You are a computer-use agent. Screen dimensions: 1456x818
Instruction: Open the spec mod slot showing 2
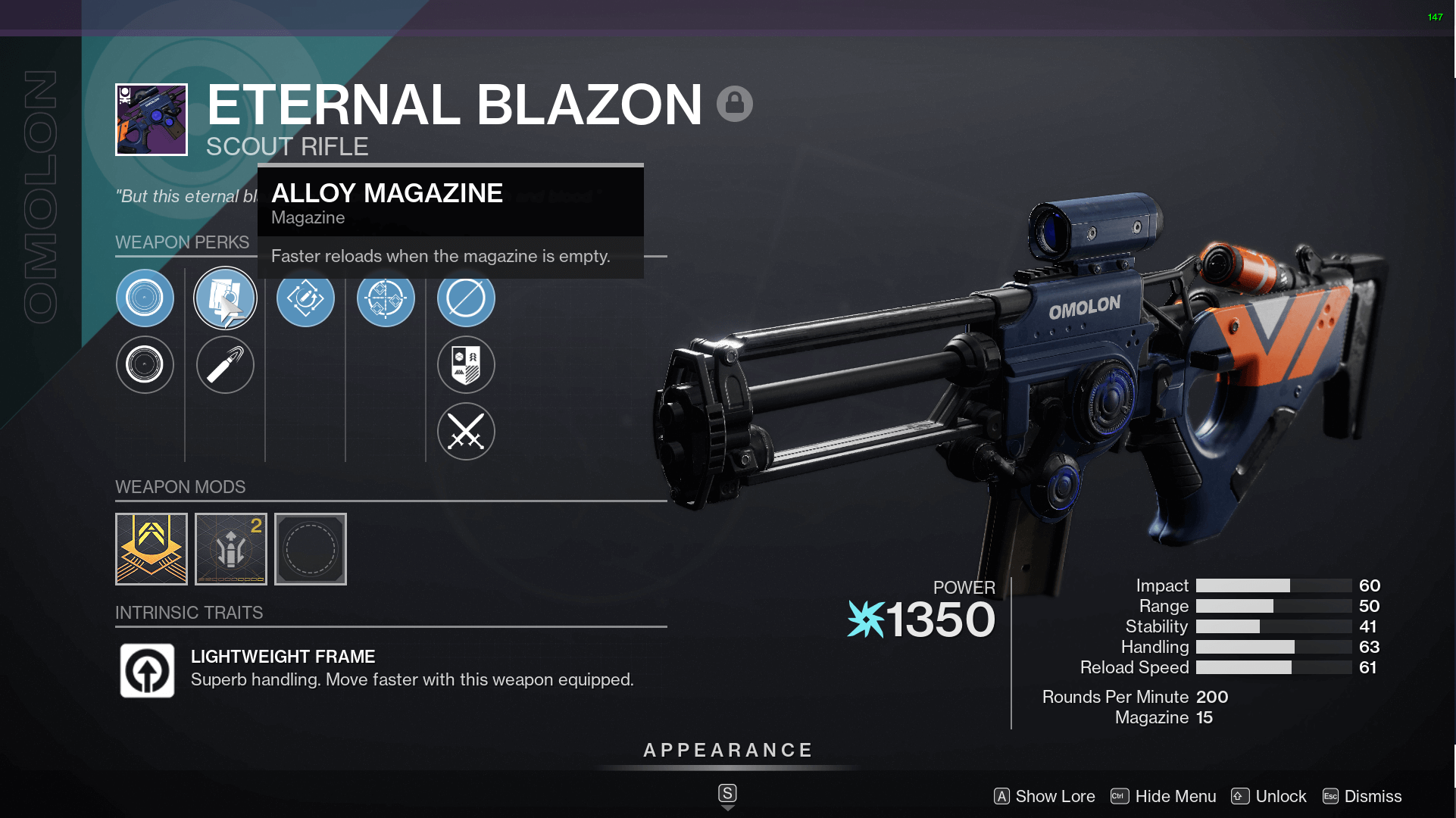click(x=230, y=548)
